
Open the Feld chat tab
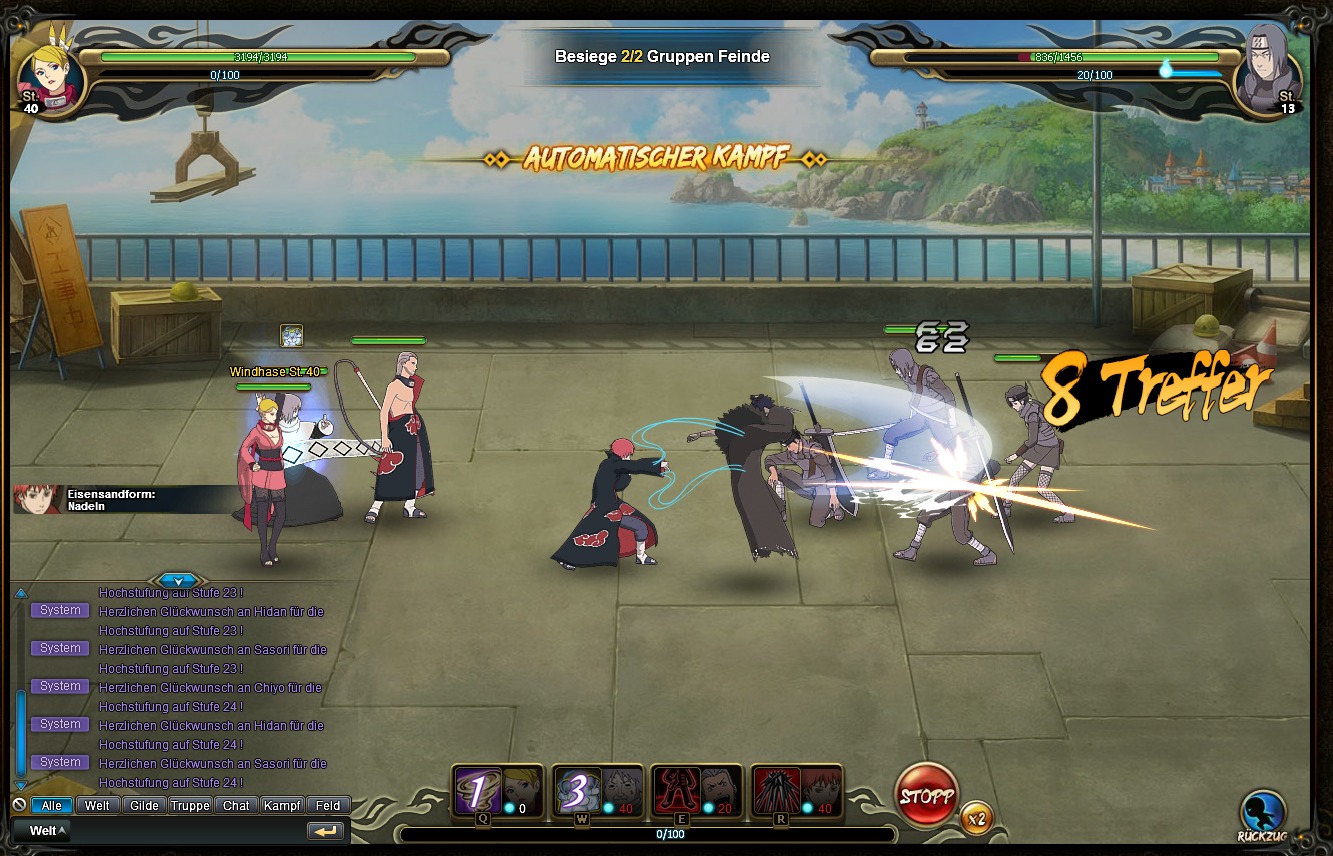[x=328, y=805]
